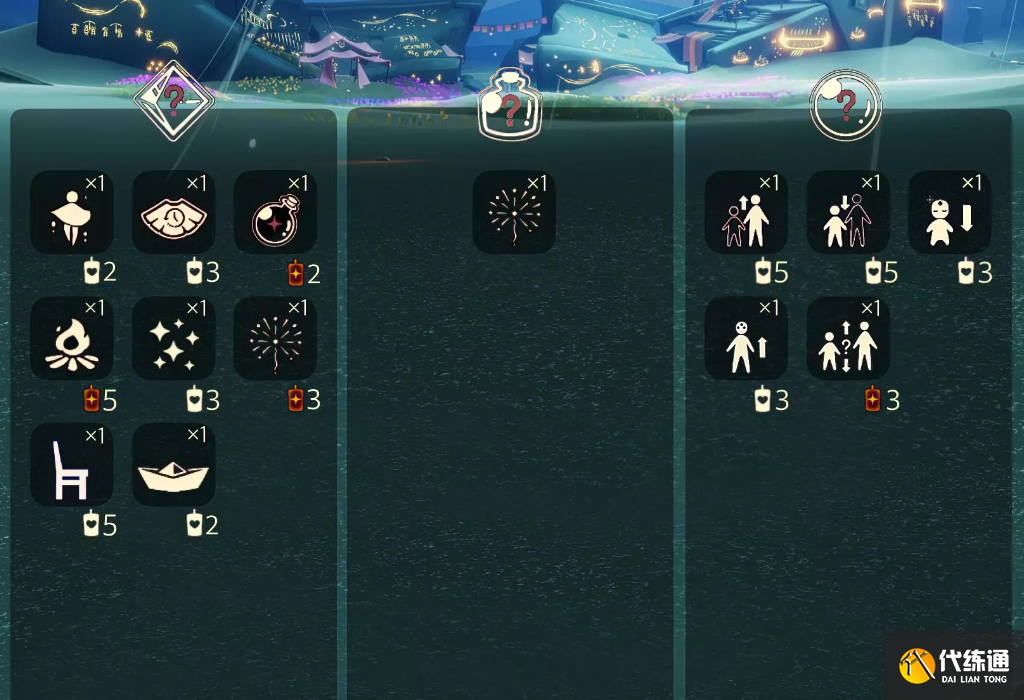The image size is (1024, 700).
Task: Choose the four sparkles item
Action: (x=174, y=338)
